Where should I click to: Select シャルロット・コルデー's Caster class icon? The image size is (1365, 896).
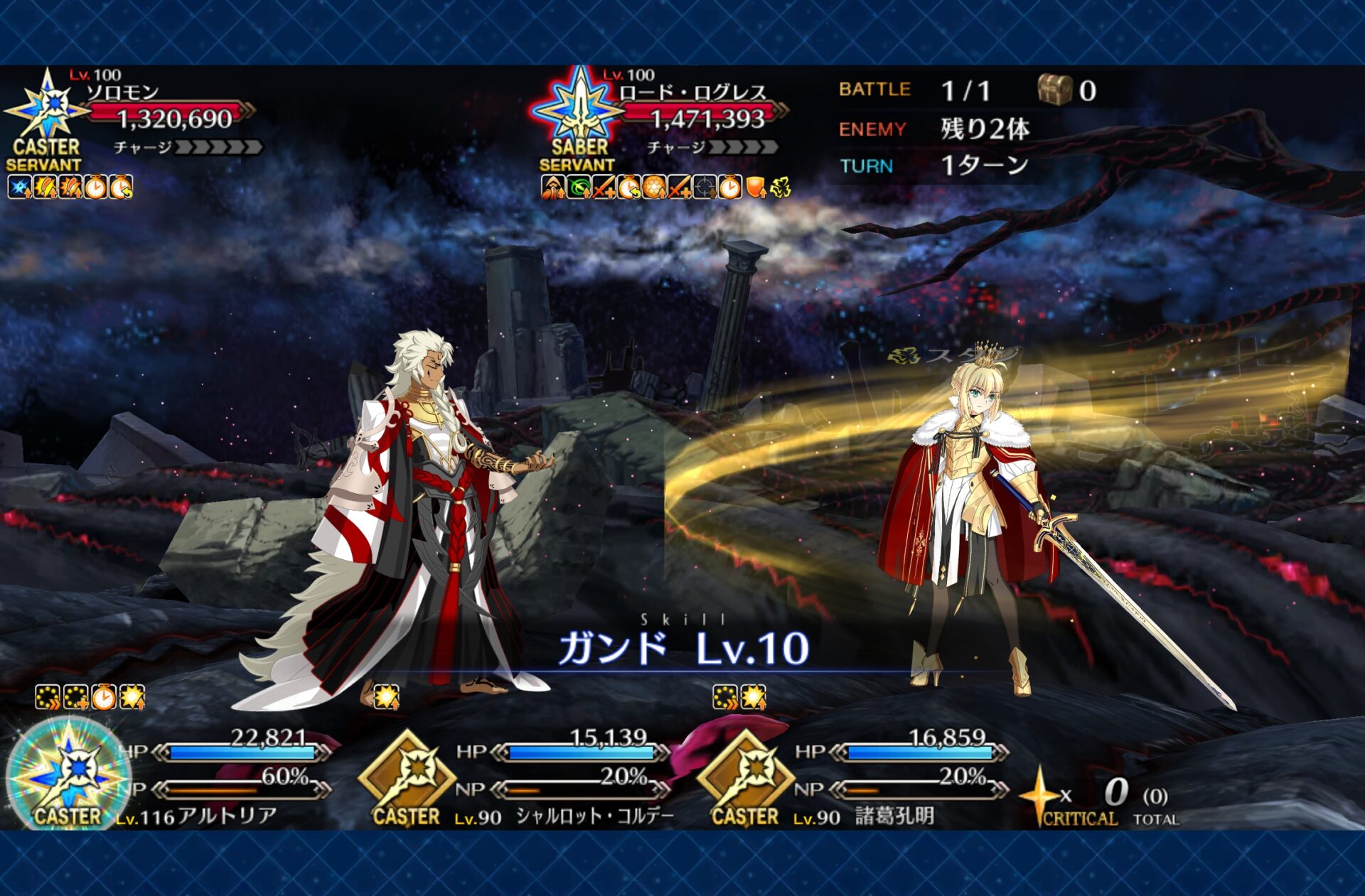pyautogui.click(x=407, y=778)
